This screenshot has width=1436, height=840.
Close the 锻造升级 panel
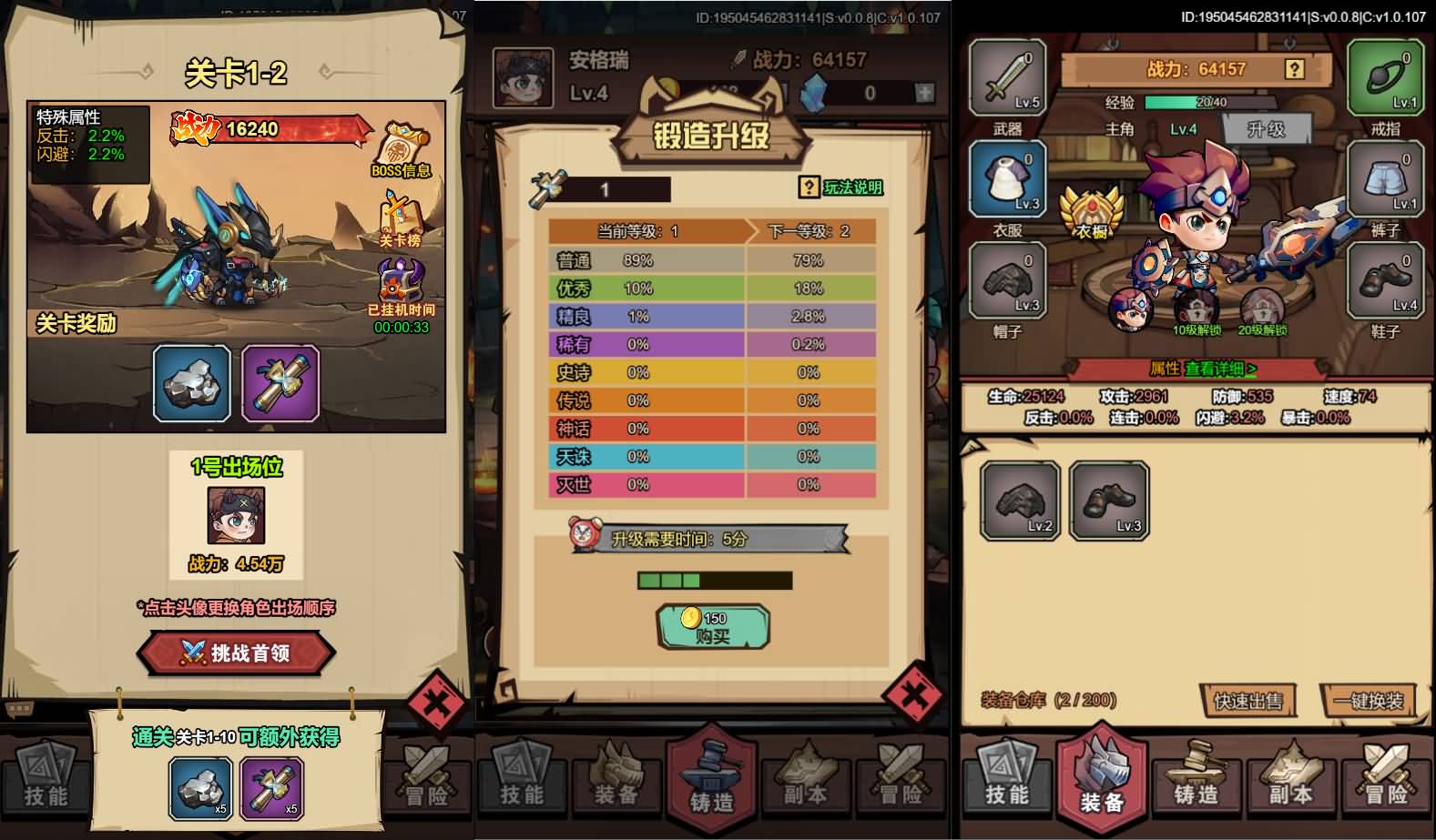click(x=912, y=696)
